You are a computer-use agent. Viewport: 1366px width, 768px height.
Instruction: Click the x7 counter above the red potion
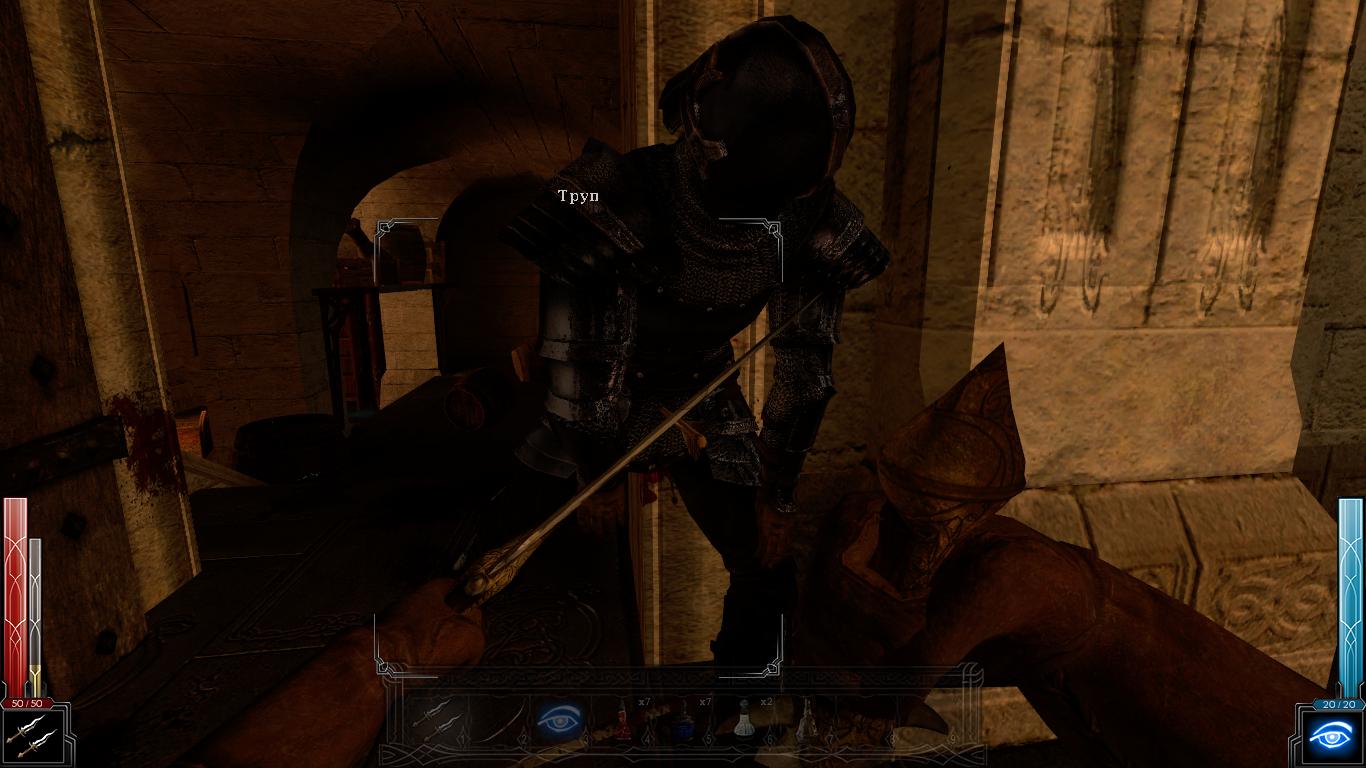(643, 700)
